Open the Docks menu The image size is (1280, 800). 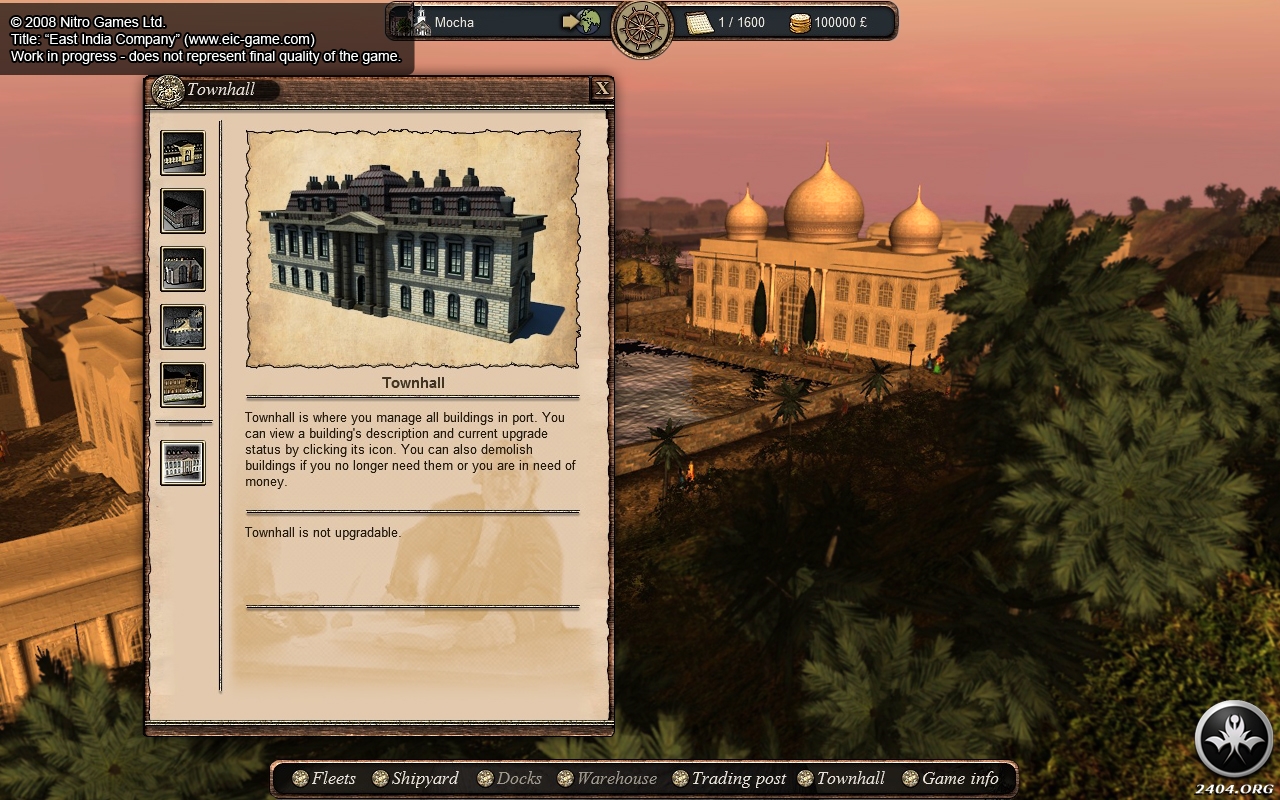pyautogui.click(x=510, y=778)
